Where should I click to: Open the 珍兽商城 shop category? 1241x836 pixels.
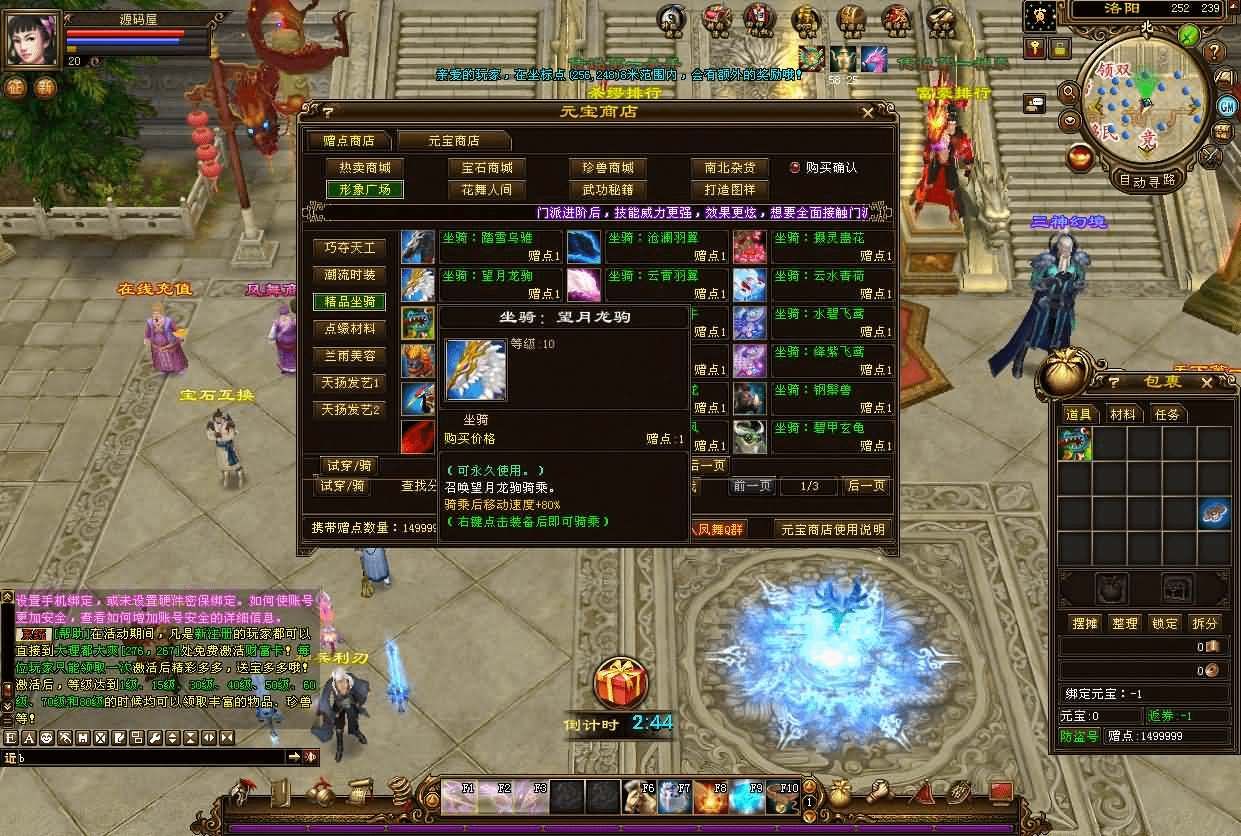click(x=608, y=168)
